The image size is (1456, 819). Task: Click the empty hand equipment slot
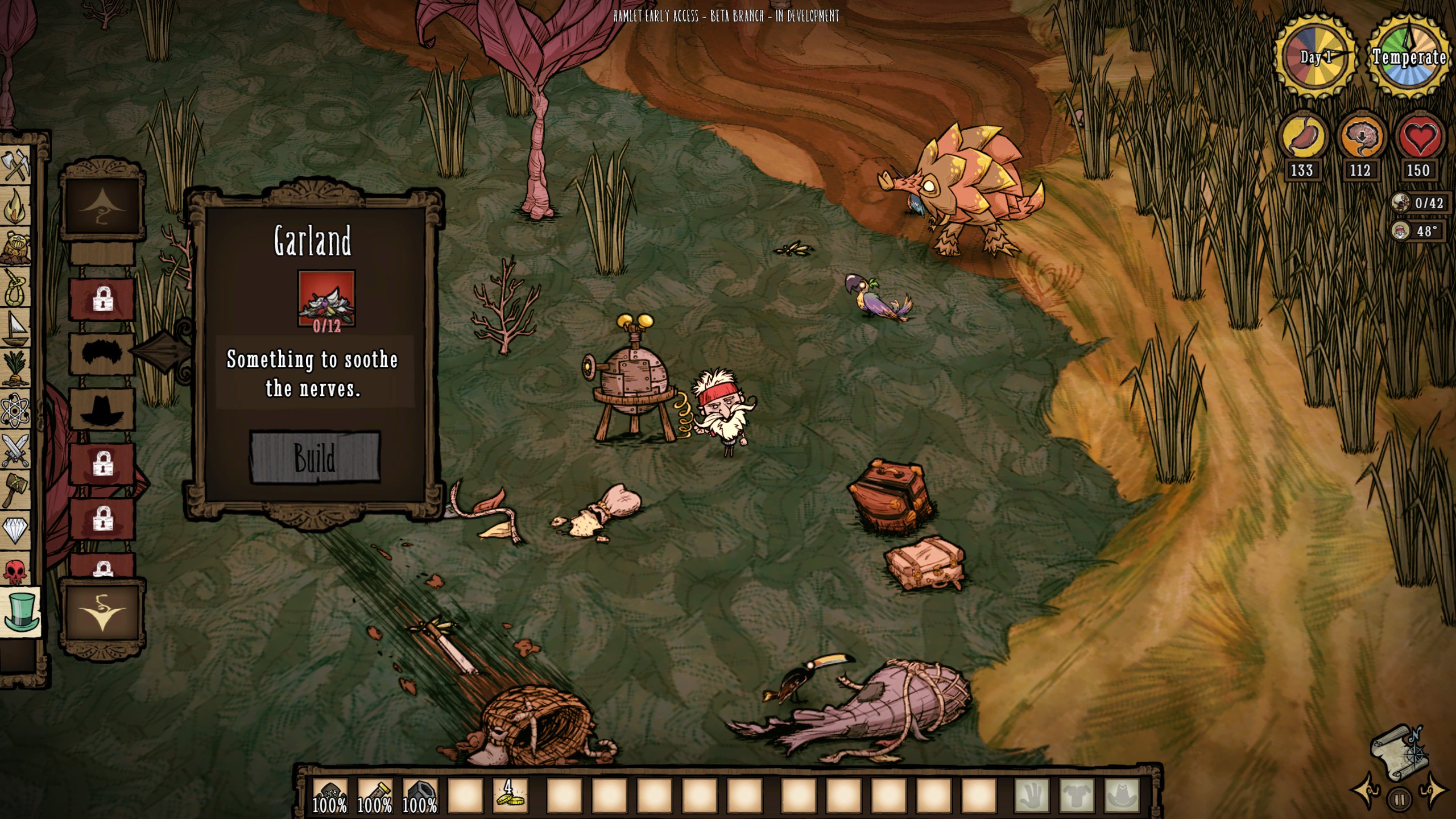tap(1031, 795)
